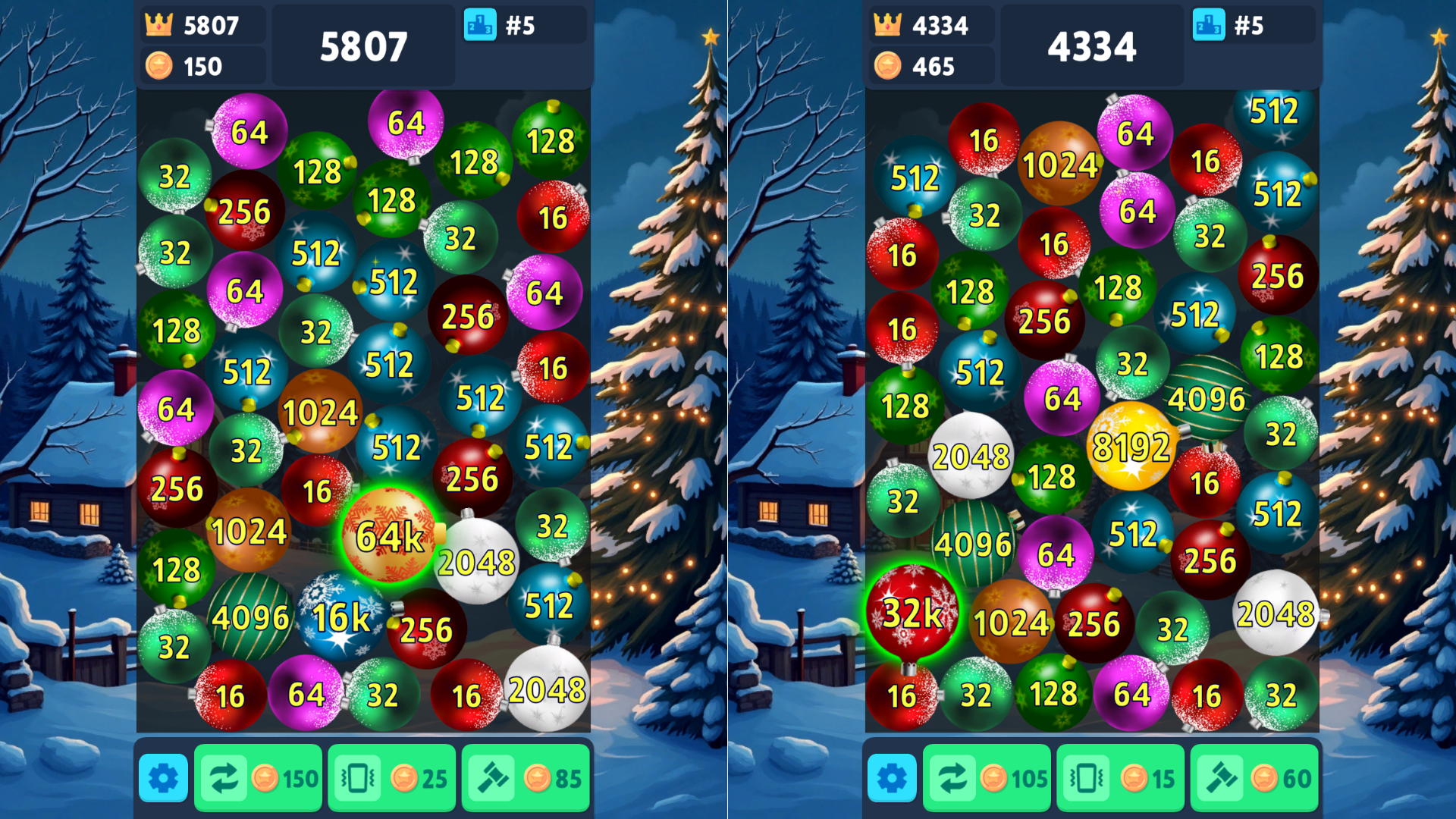This screenshot has width=1456, height=819.
Task: Activate the hammer booster costing 60 coins
Action: pyautogui.click(x=1253, y=777)
